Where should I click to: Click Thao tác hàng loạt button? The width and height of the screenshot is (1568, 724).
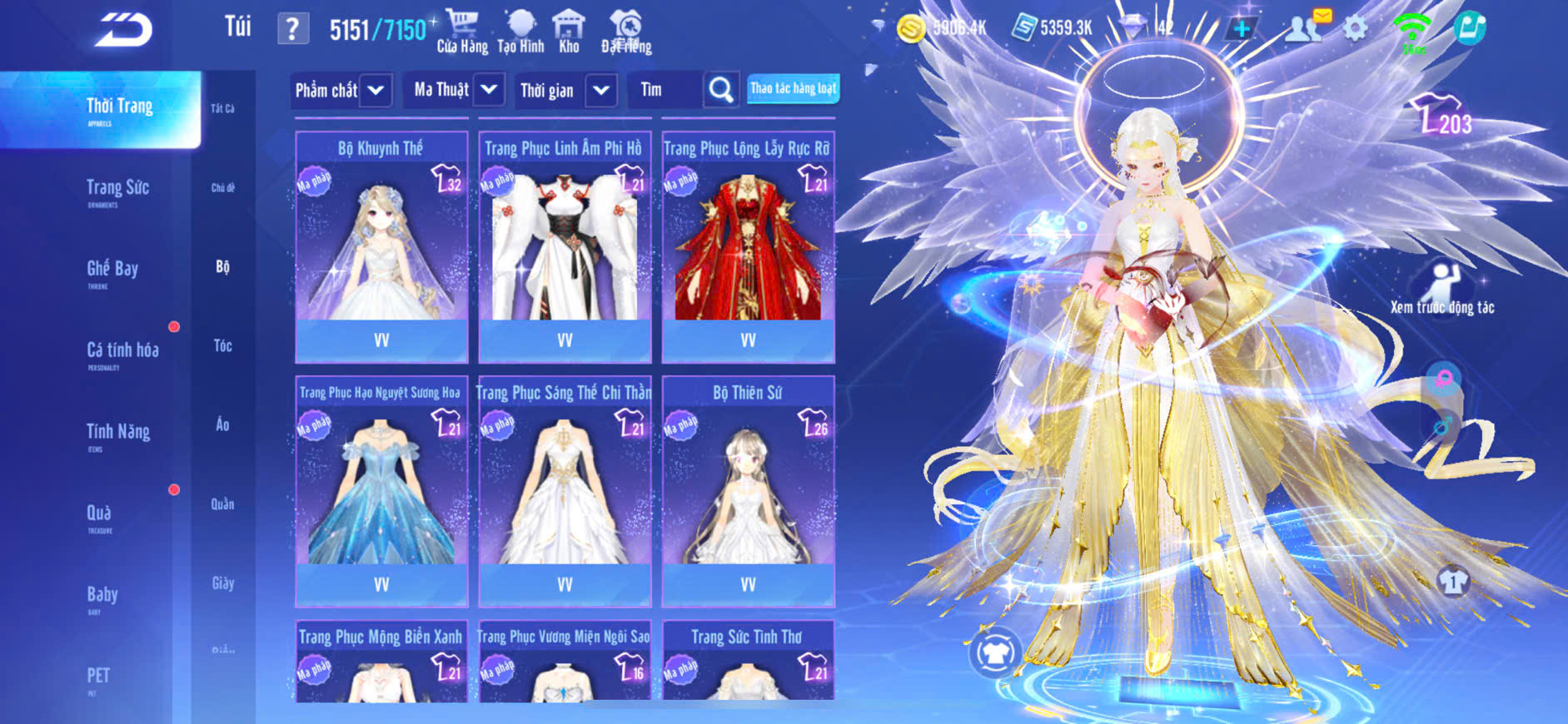(x=793, y=88)
